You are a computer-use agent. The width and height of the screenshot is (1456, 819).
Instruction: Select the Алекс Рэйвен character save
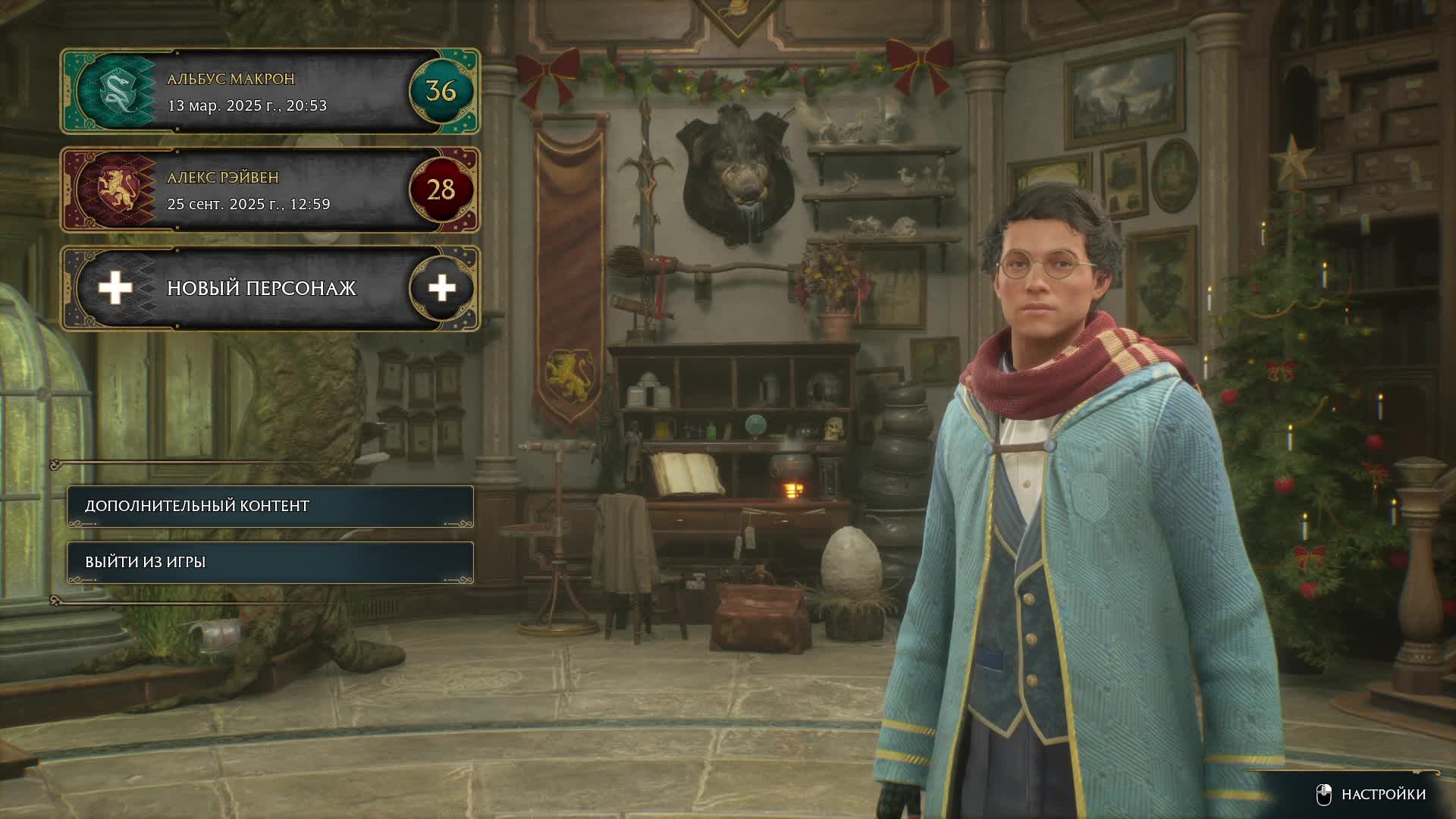pos(270,190)
